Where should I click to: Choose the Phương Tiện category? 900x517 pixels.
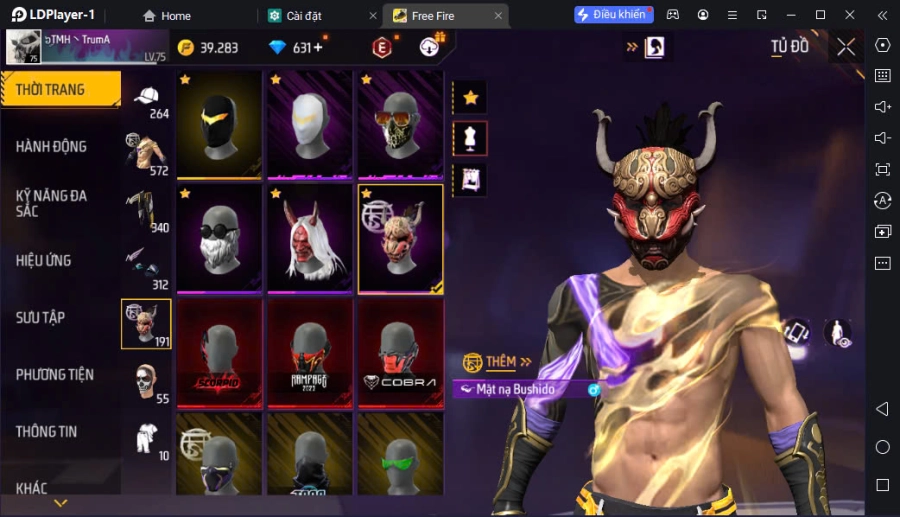point(60,374)
